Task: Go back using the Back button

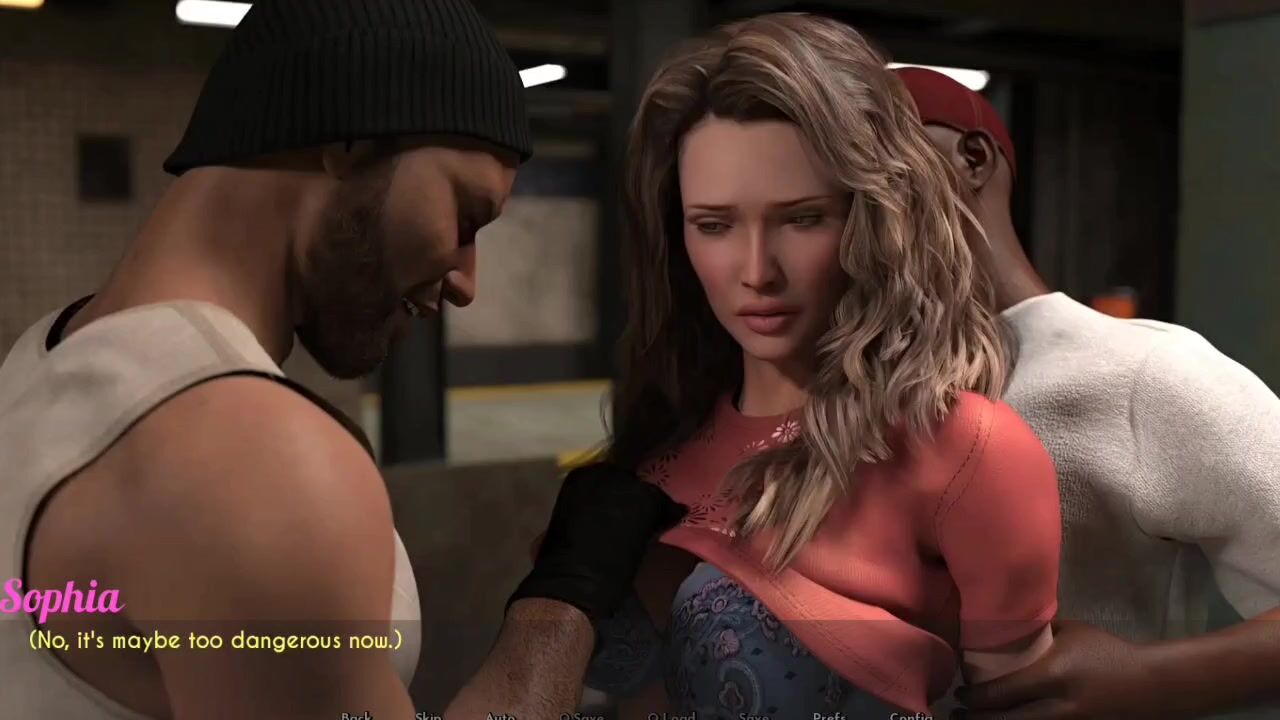Action: [x=356, y=715]
